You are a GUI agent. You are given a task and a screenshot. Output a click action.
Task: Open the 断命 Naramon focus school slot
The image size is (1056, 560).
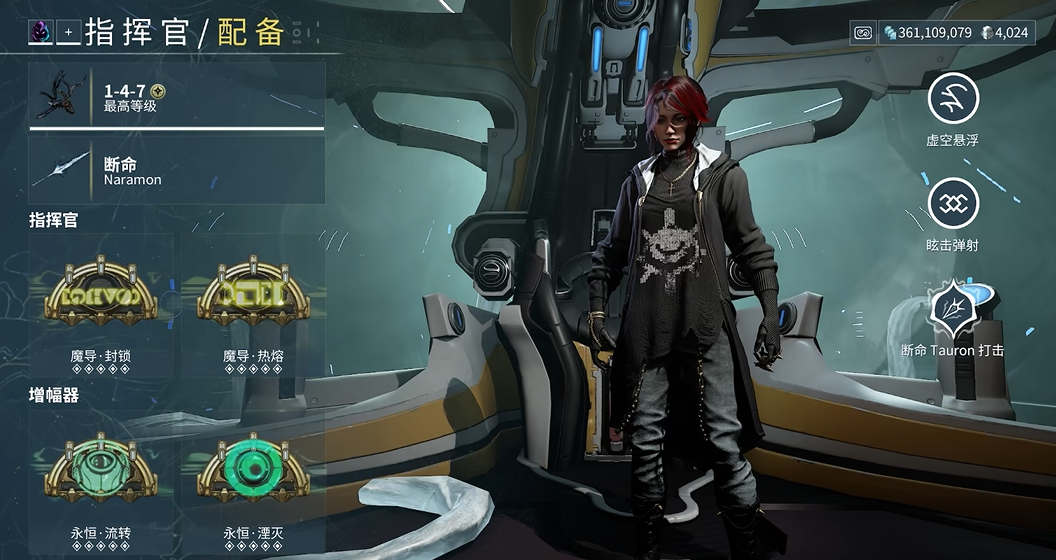click(177, 170)
